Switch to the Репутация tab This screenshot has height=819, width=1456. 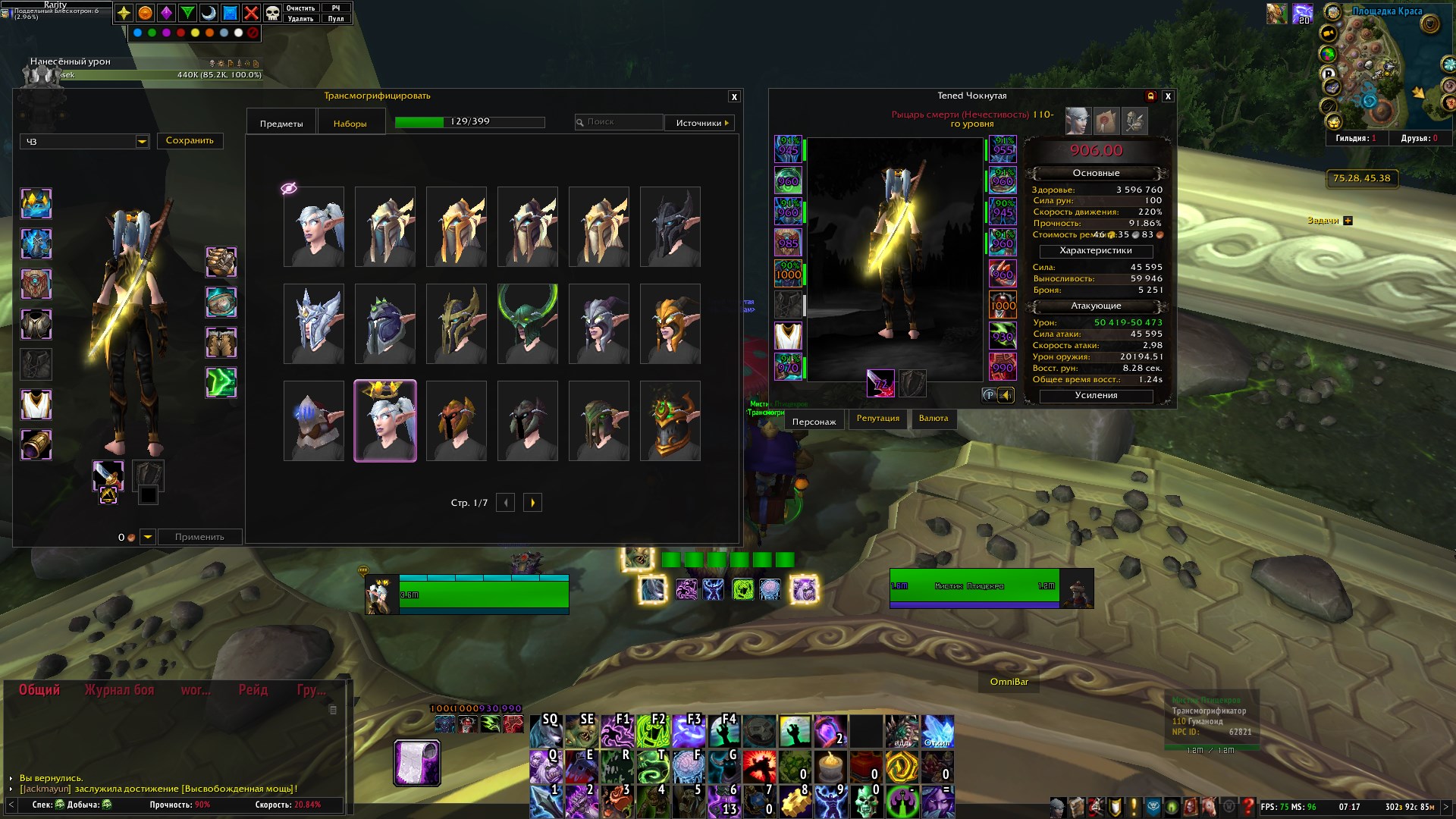877,419
